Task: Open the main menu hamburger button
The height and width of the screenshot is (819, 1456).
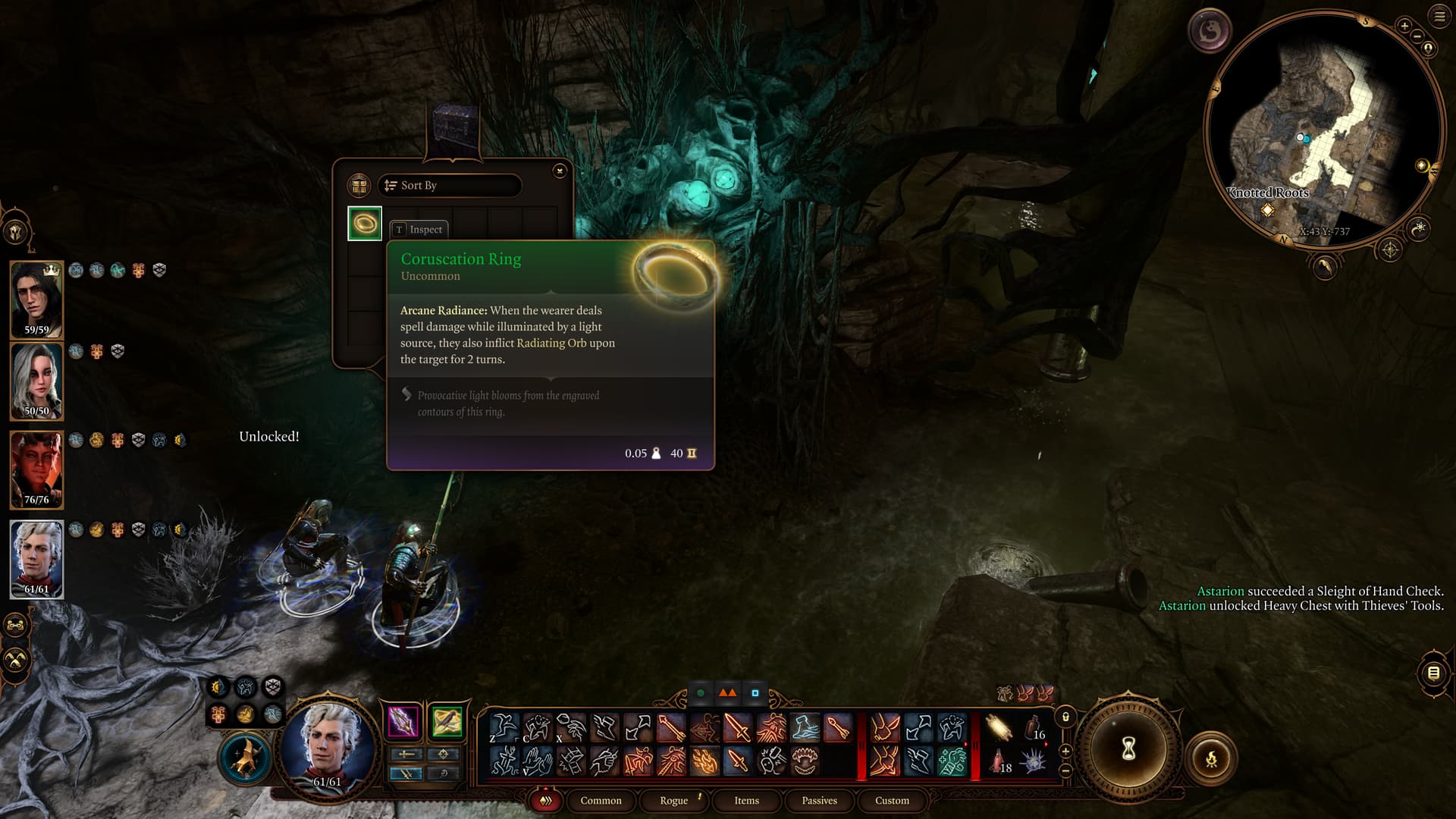Action: 1439,17
